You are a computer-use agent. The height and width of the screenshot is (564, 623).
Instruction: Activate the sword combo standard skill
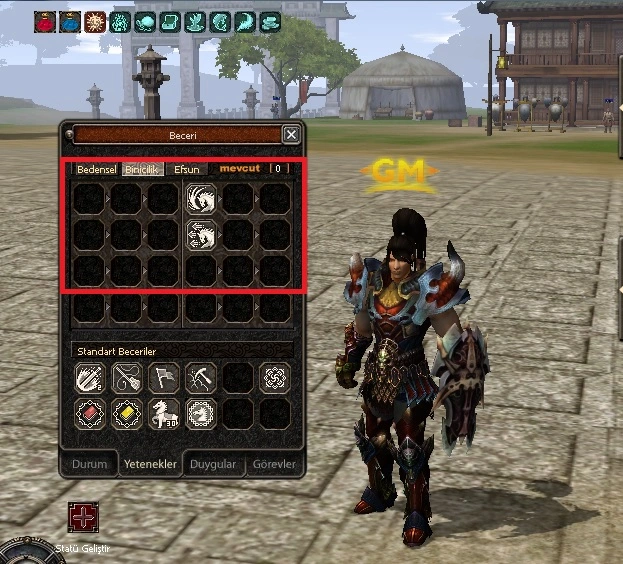point(89,378)
